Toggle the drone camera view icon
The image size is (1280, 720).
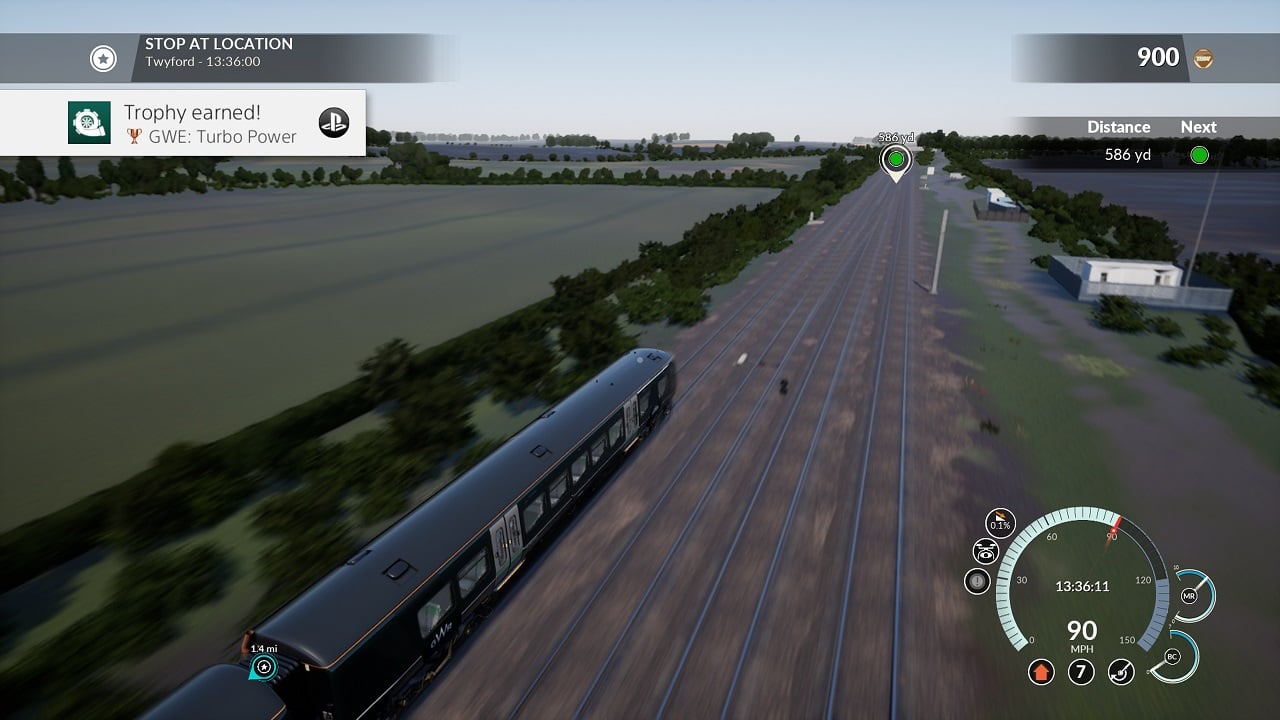(986, 551)
